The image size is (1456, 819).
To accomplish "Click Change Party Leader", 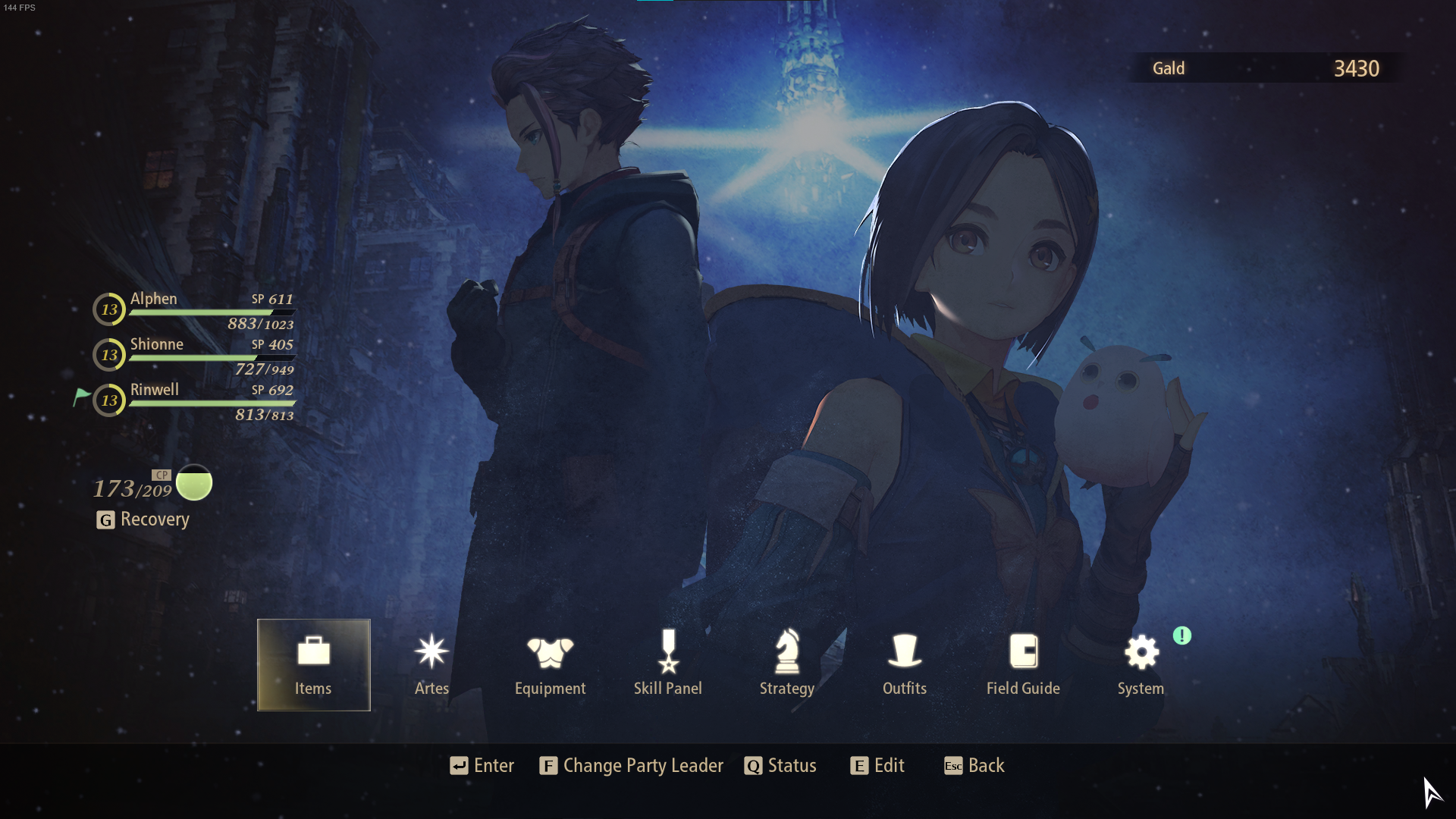I will point(632,766).
